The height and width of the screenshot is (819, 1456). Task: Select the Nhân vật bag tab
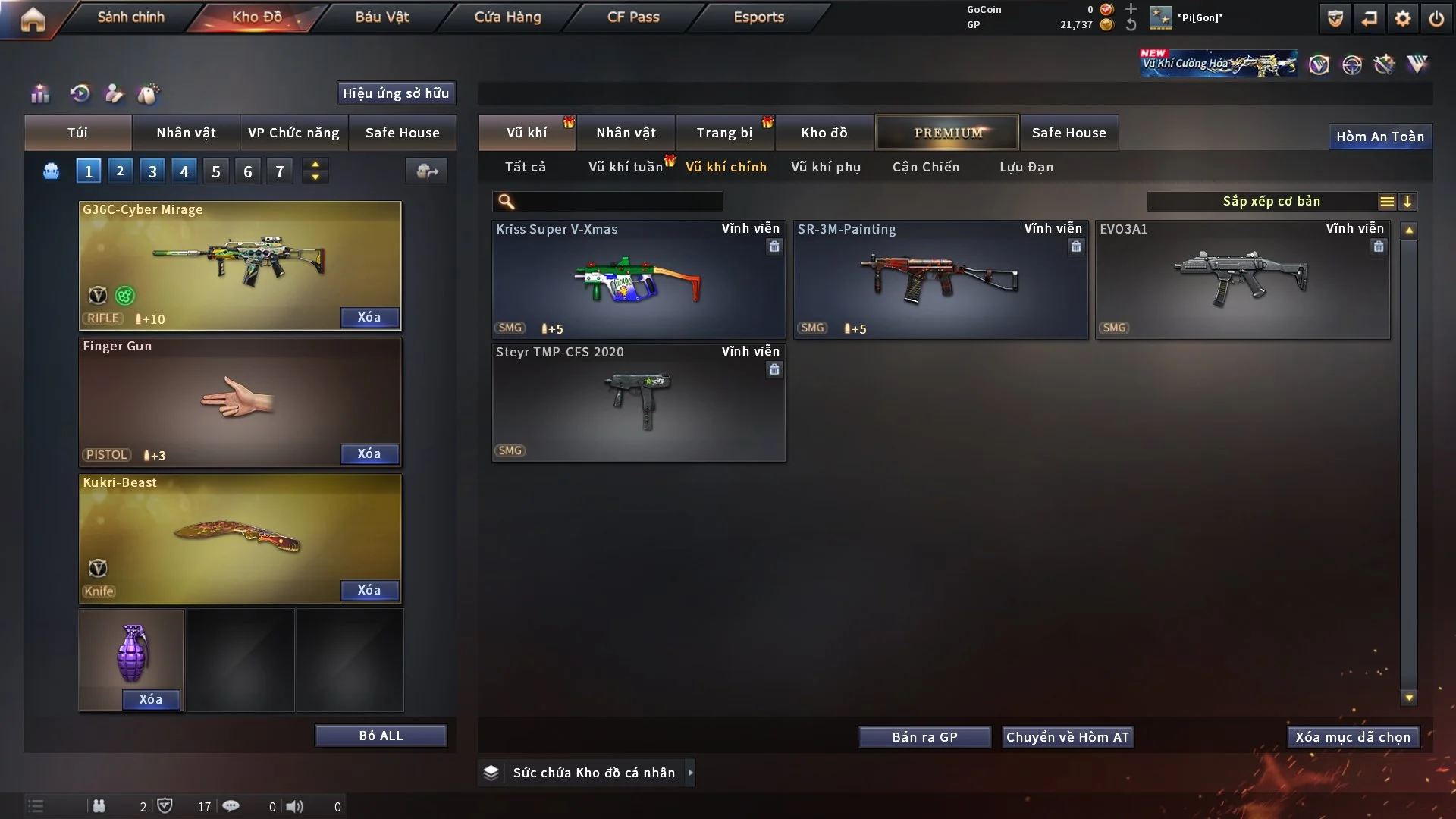186,133
